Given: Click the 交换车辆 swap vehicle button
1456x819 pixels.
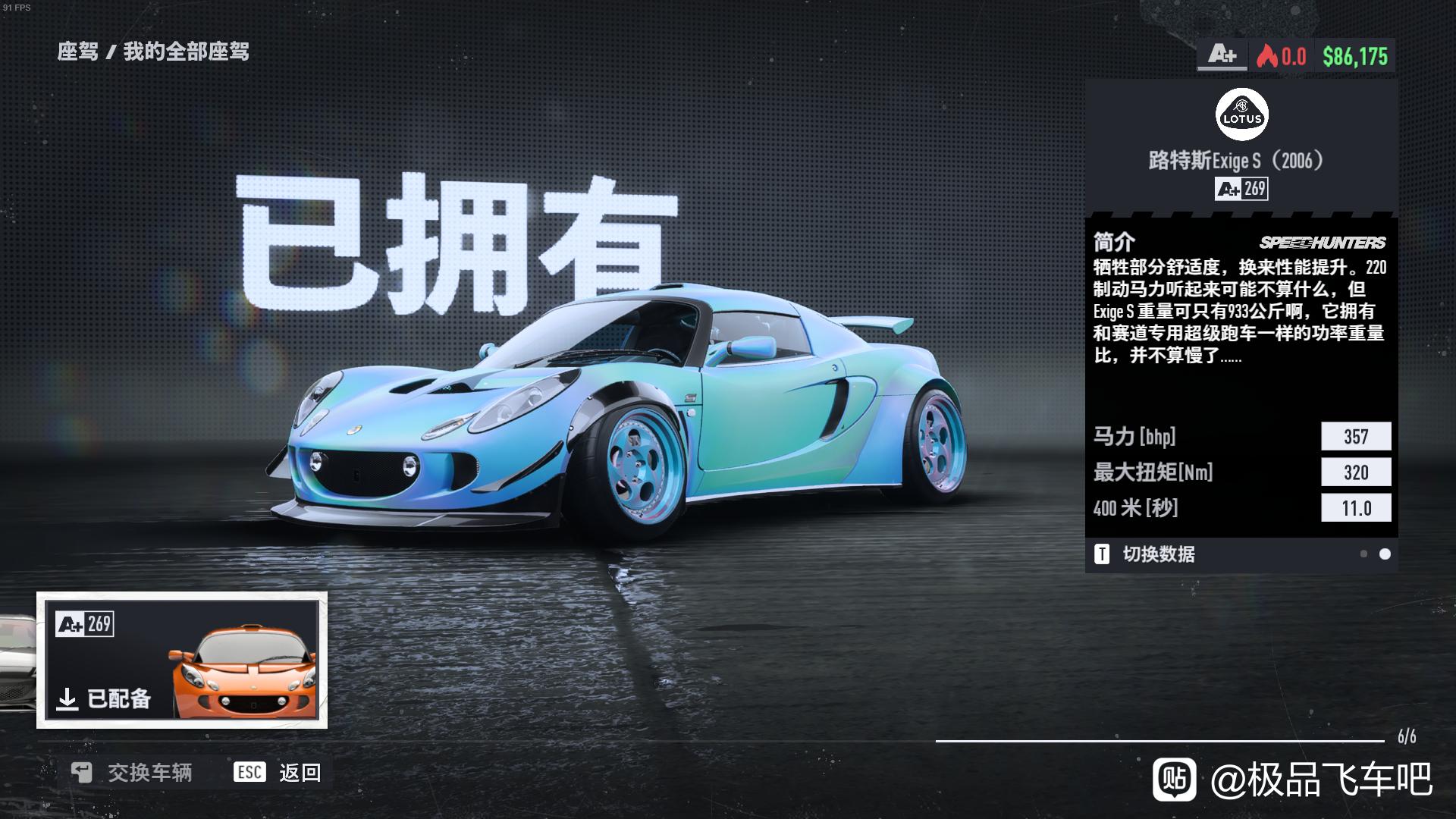Looking at the screenshot, I should pos(132,773).
